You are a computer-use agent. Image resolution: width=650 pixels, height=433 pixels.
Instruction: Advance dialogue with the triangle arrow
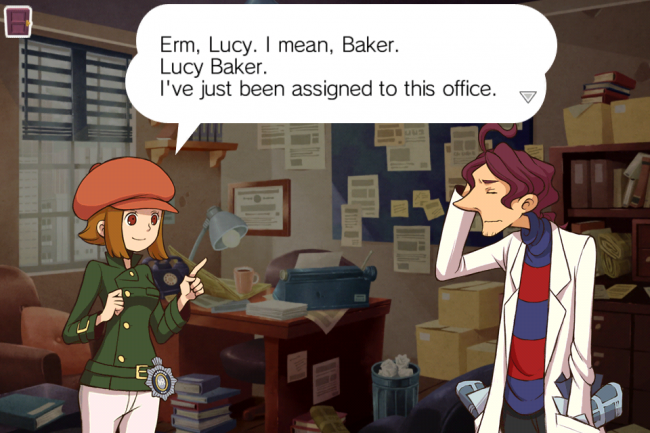528,96
